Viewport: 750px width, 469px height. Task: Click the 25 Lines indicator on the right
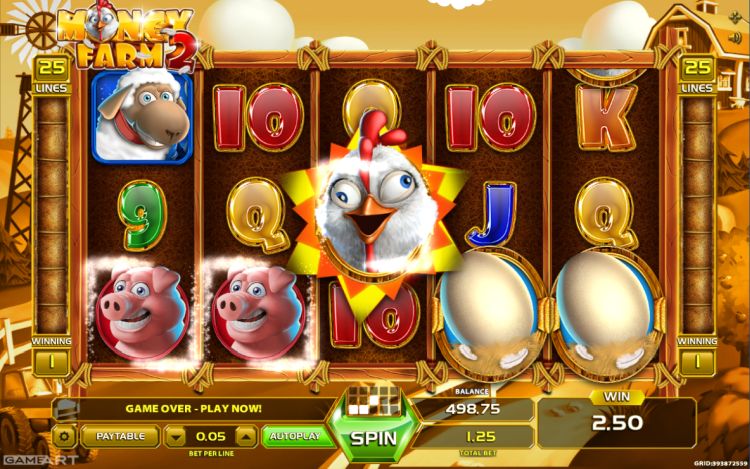pyautogui.click(x=695, y=75)
